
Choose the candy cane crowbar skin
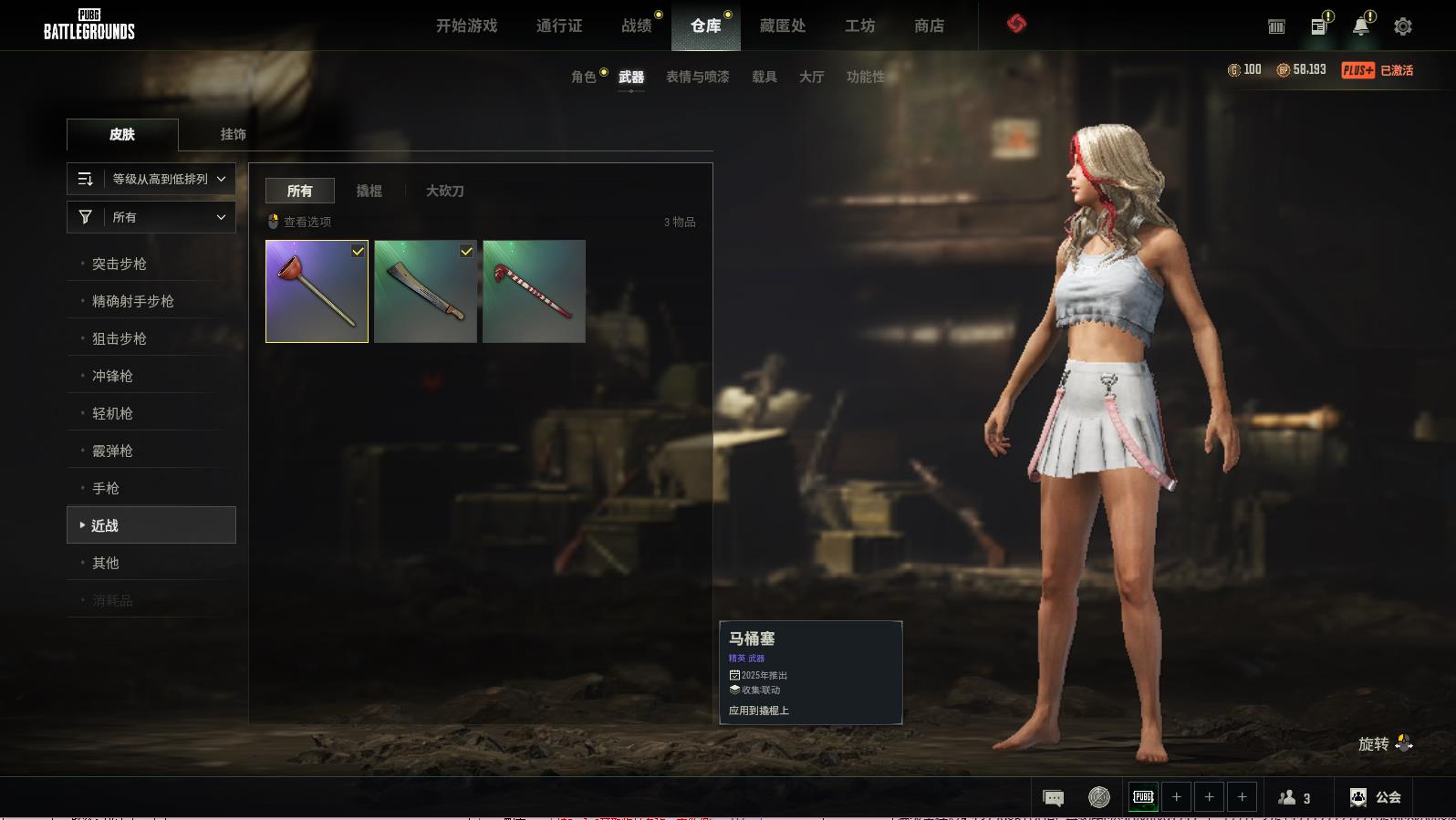tap(534, 291)
